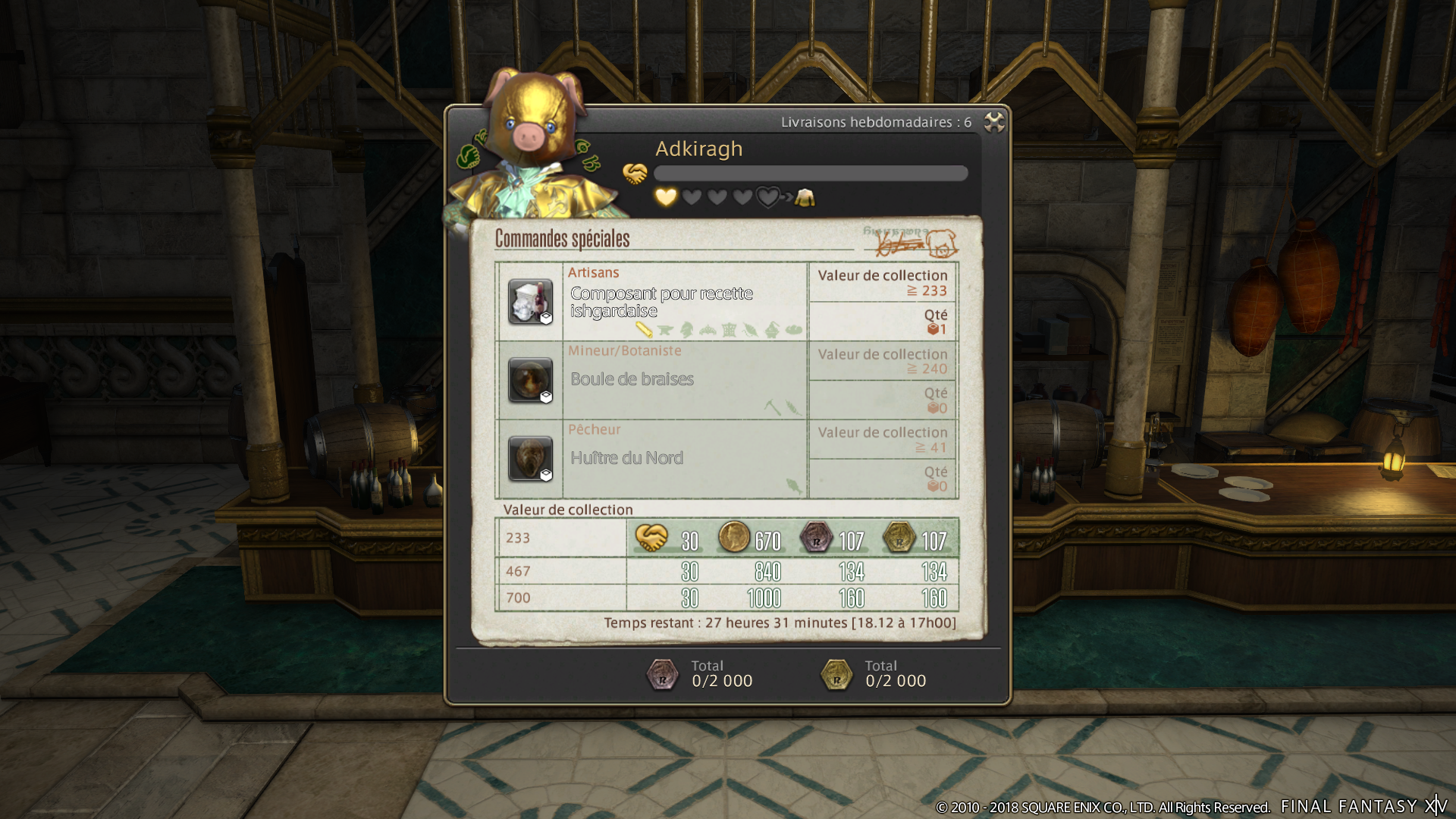Click the empty third satisfaction heart
This screenshot has height=819, width=1456.
pyautogui.click(x=717, y=196)
